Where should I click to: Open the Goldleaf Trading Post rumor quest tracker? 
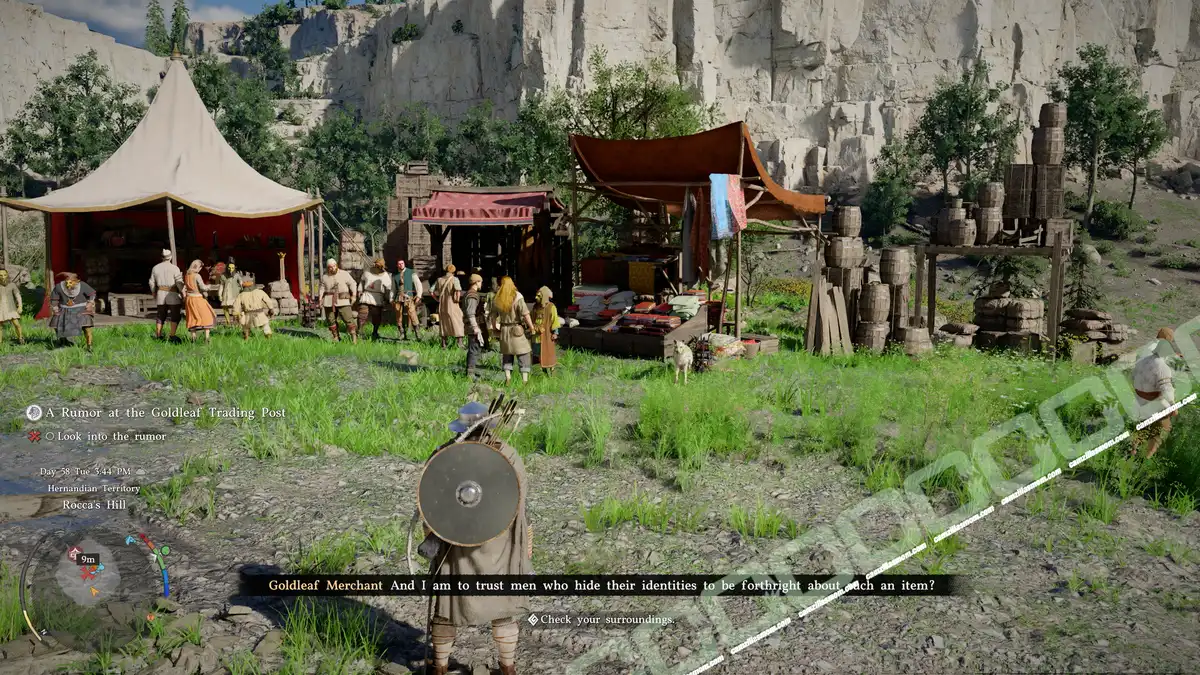point(165,413)
